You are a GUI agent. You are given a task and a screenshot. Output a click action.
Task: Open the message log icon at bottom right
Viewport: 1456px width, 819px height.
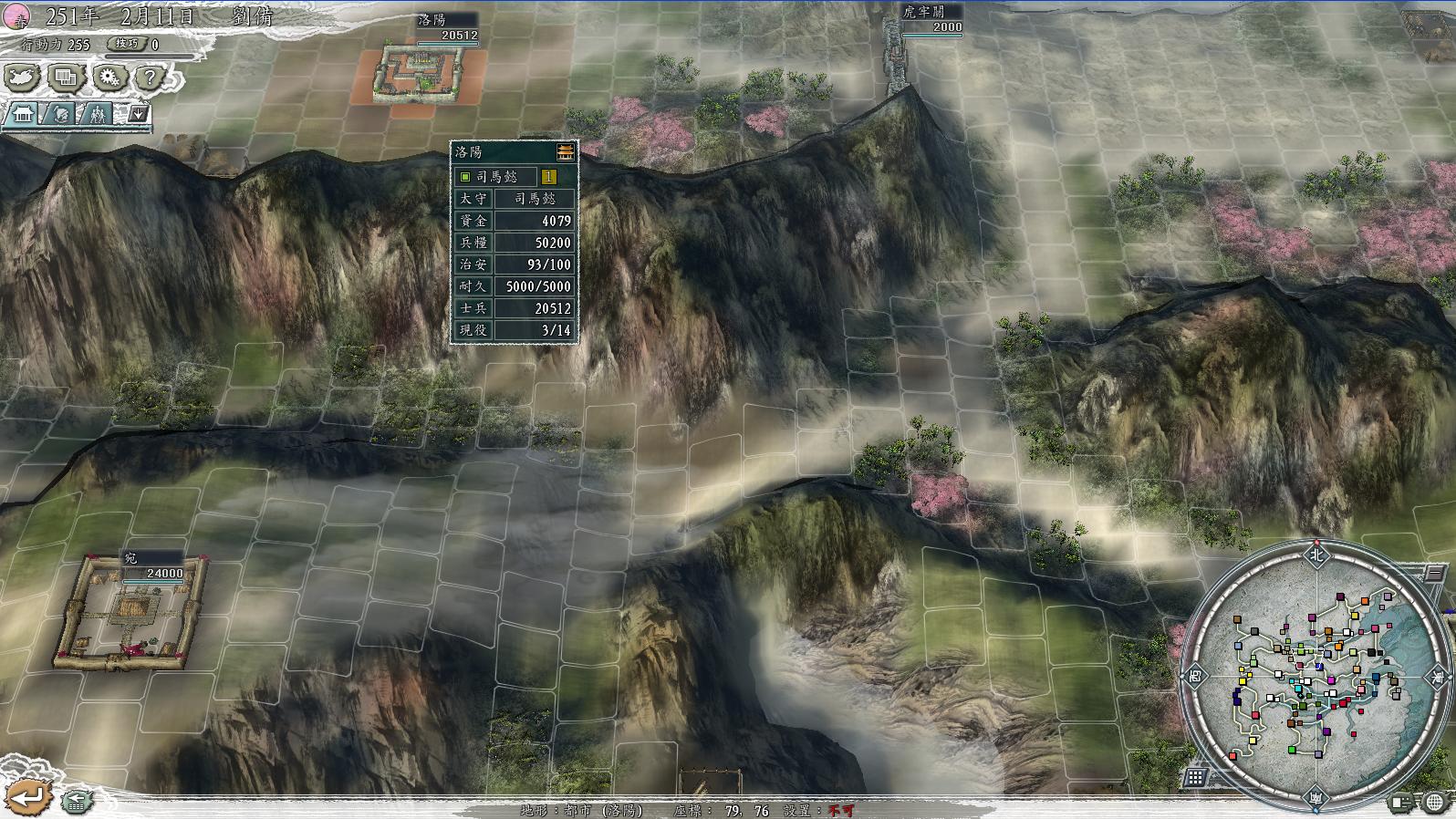[x=1401, y=802]
